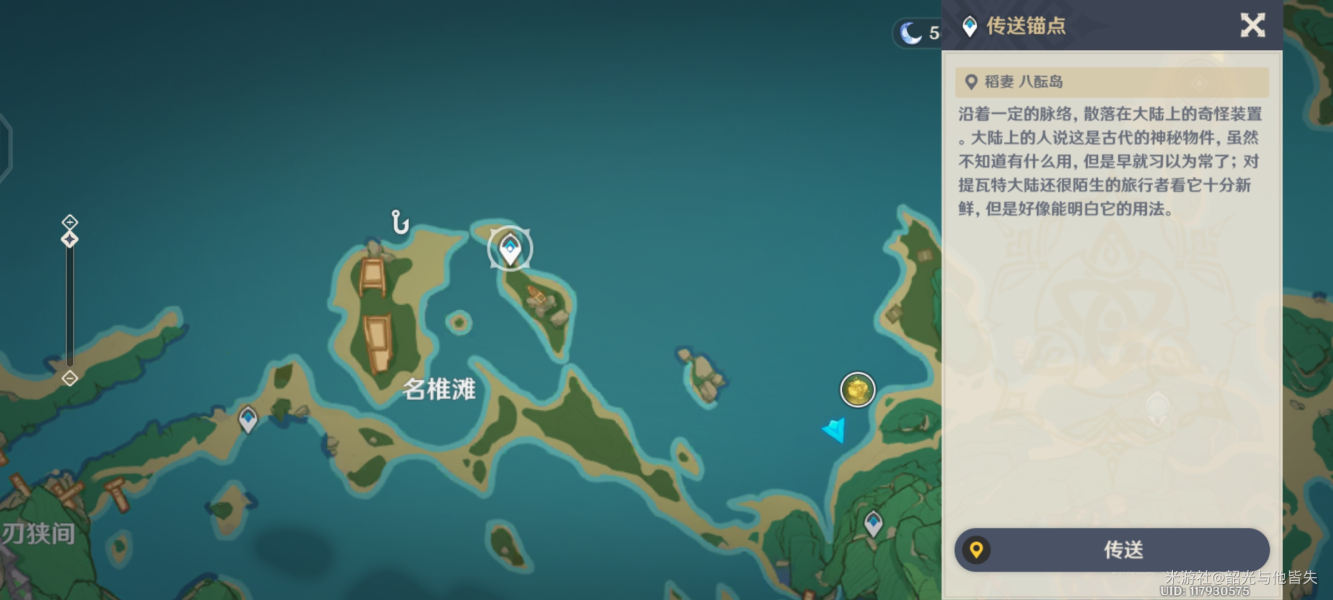
Task: Click the fishing hook map marker
Action: click(x=400, y=222)
